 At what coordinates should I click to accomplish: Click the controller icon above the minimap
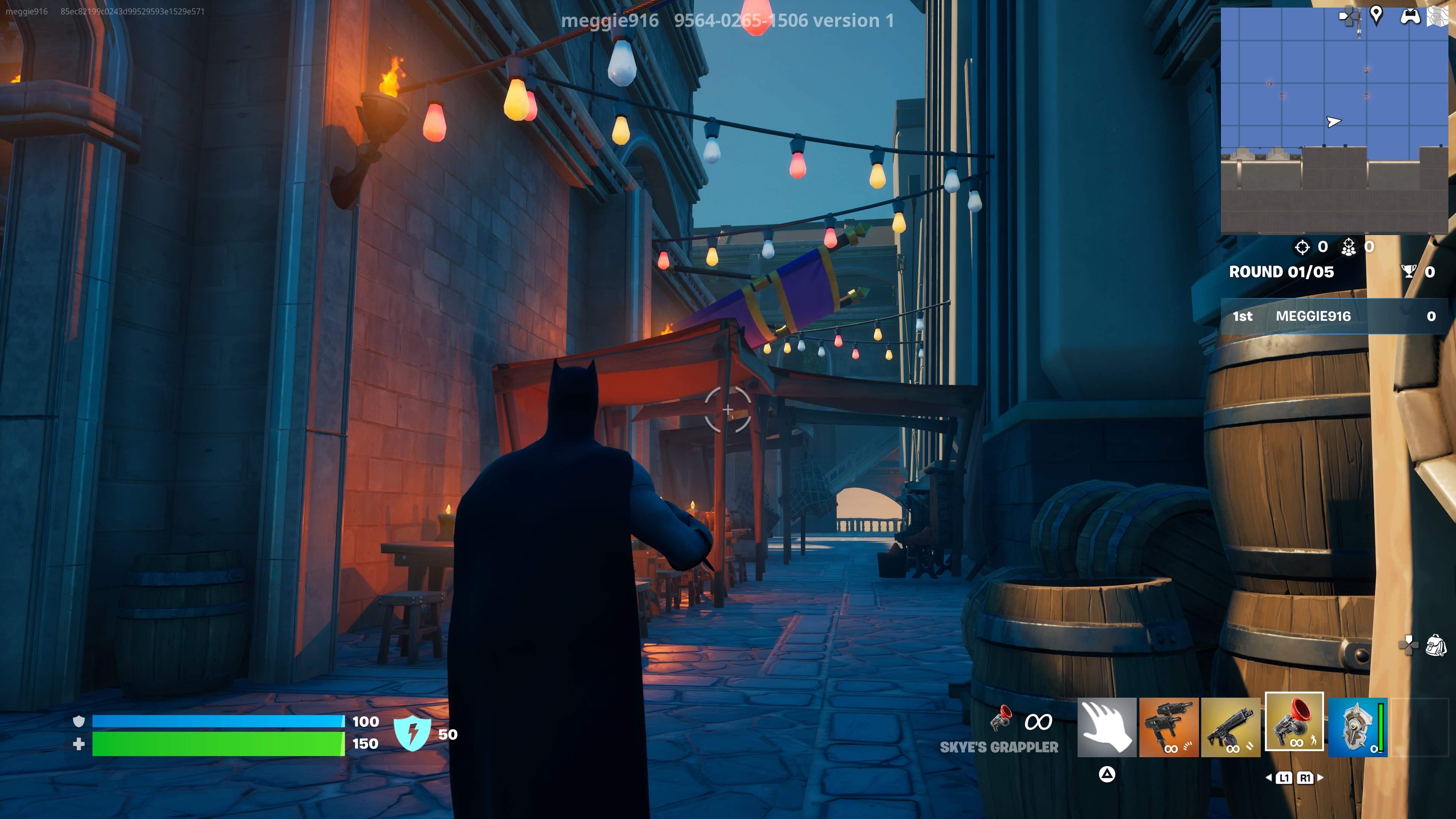coord(1411,16)
